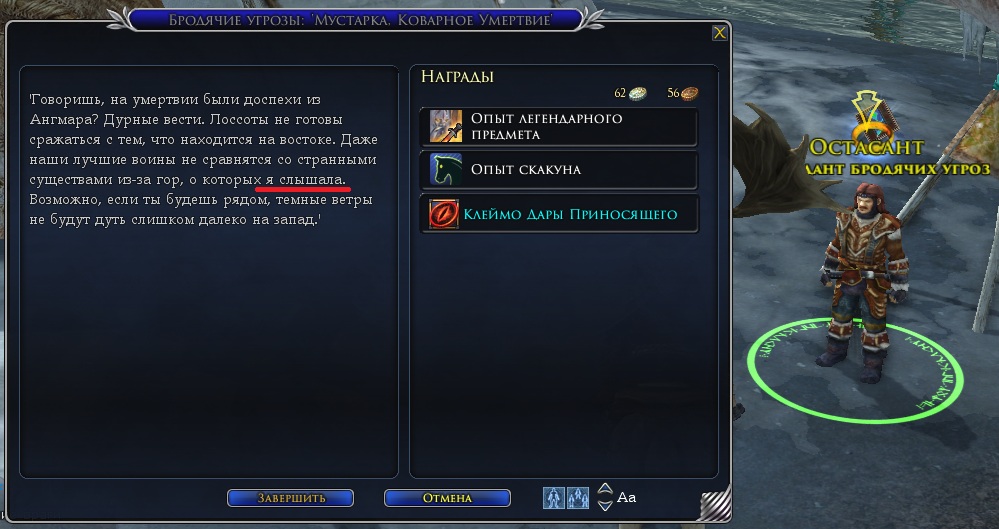Cancel the dialog with the Отмена button
The width and height of the screenshot is (999, 529).
coord(446,498)
